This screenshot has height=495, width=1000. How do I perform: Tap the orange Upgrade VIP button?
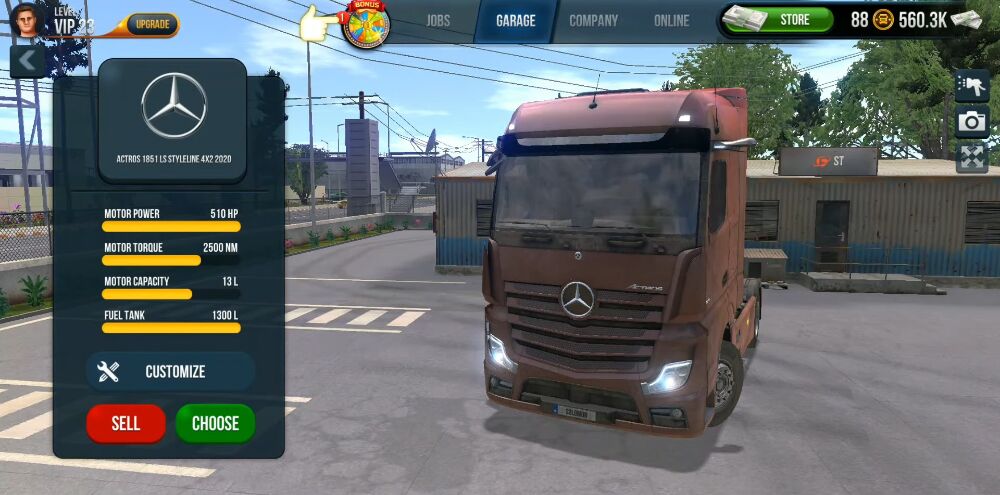(x=152, y=24)
